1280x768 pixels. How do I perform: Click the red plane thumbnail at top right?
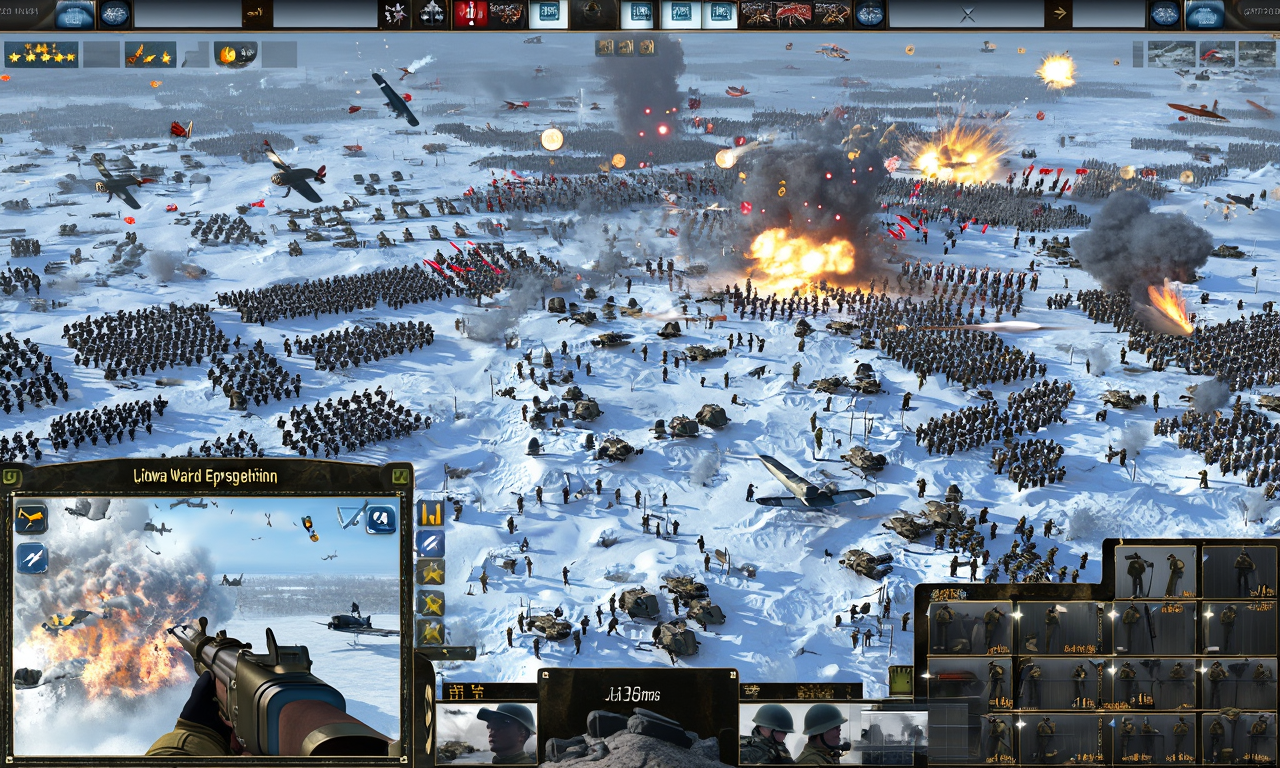point(1216,54)
